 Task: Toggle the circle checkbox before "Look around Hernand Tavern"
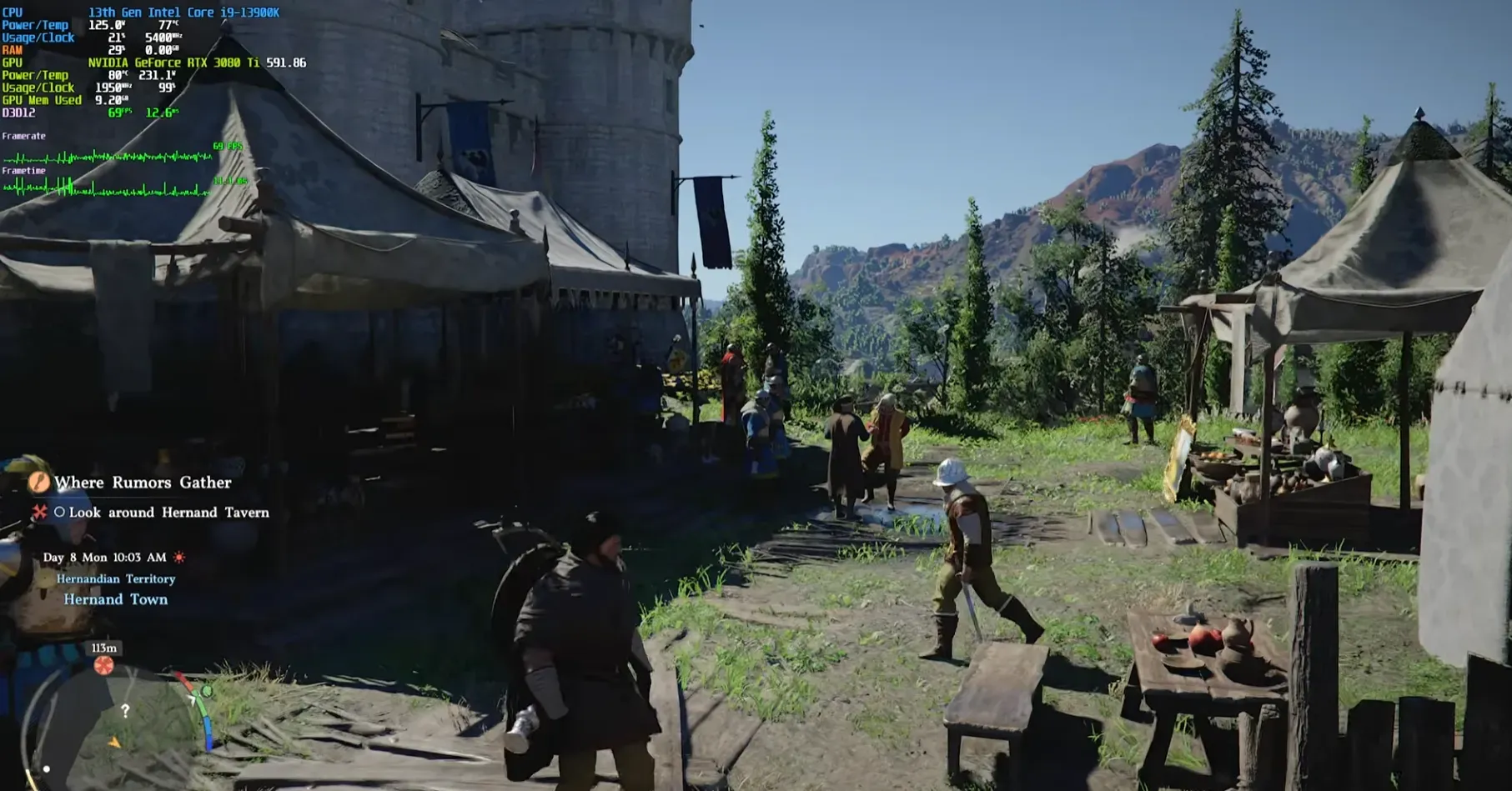point(60,513)
